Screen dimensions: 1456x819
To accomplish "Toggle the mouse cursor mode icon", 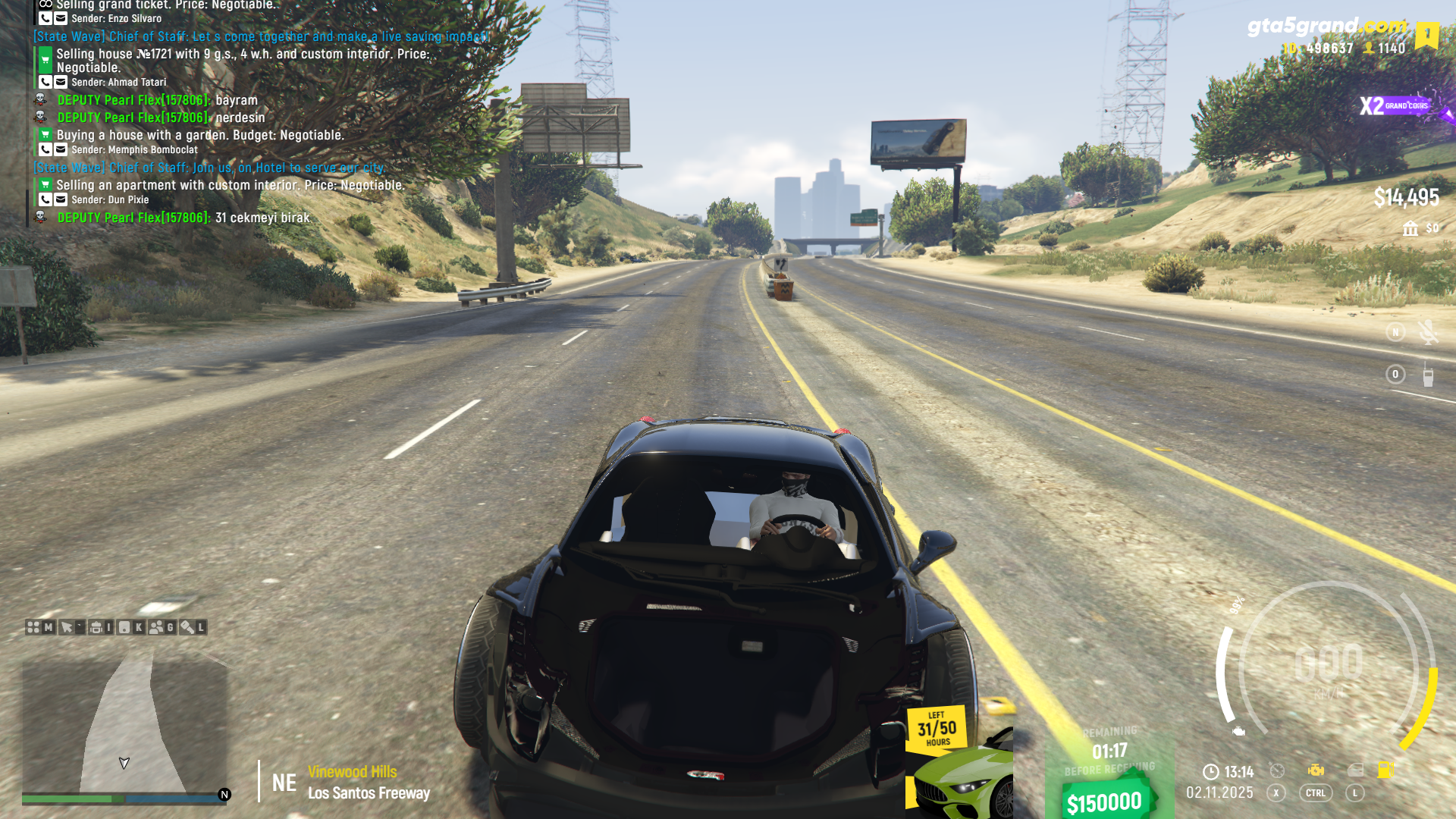I will click(x=67, y=627).
